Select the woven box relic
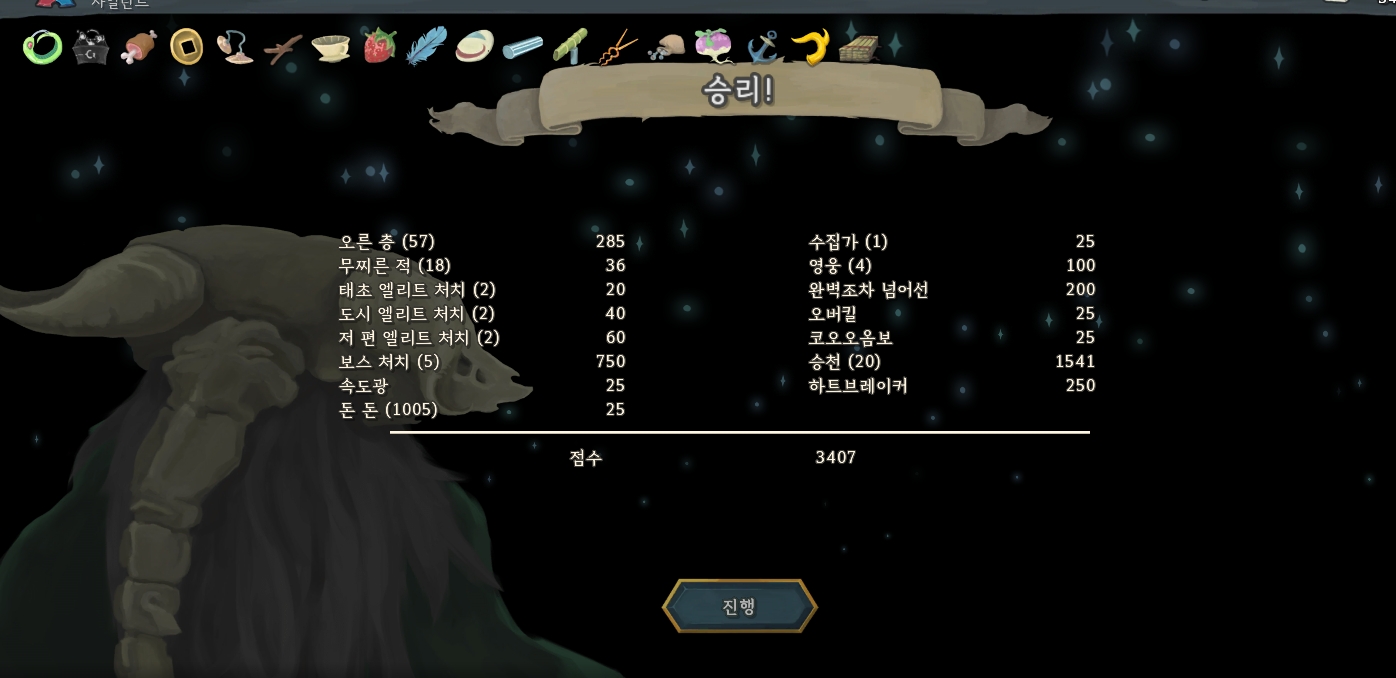 [x=858, y=47]
